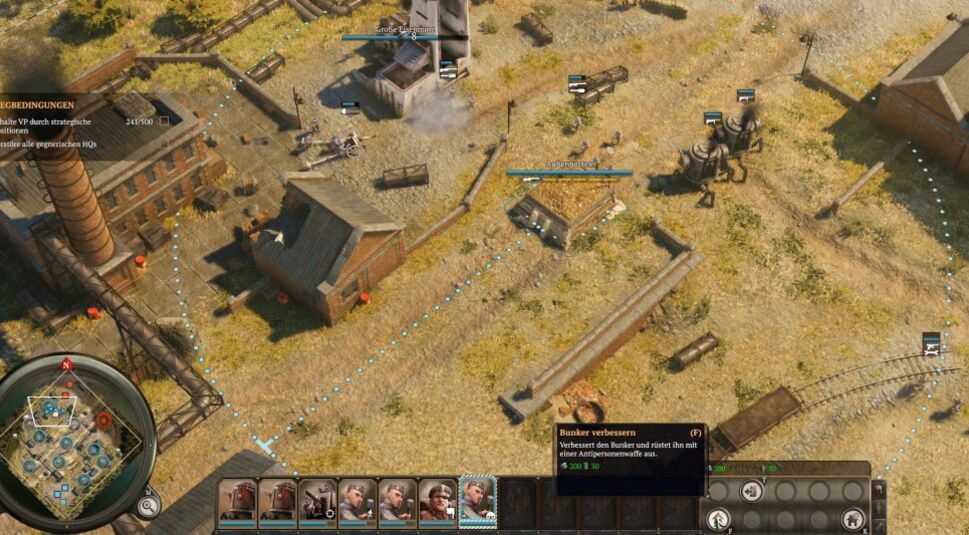Click the minimap magnifier zoom button
This screenshot has width=969, height=535.
tap(148, 505)
